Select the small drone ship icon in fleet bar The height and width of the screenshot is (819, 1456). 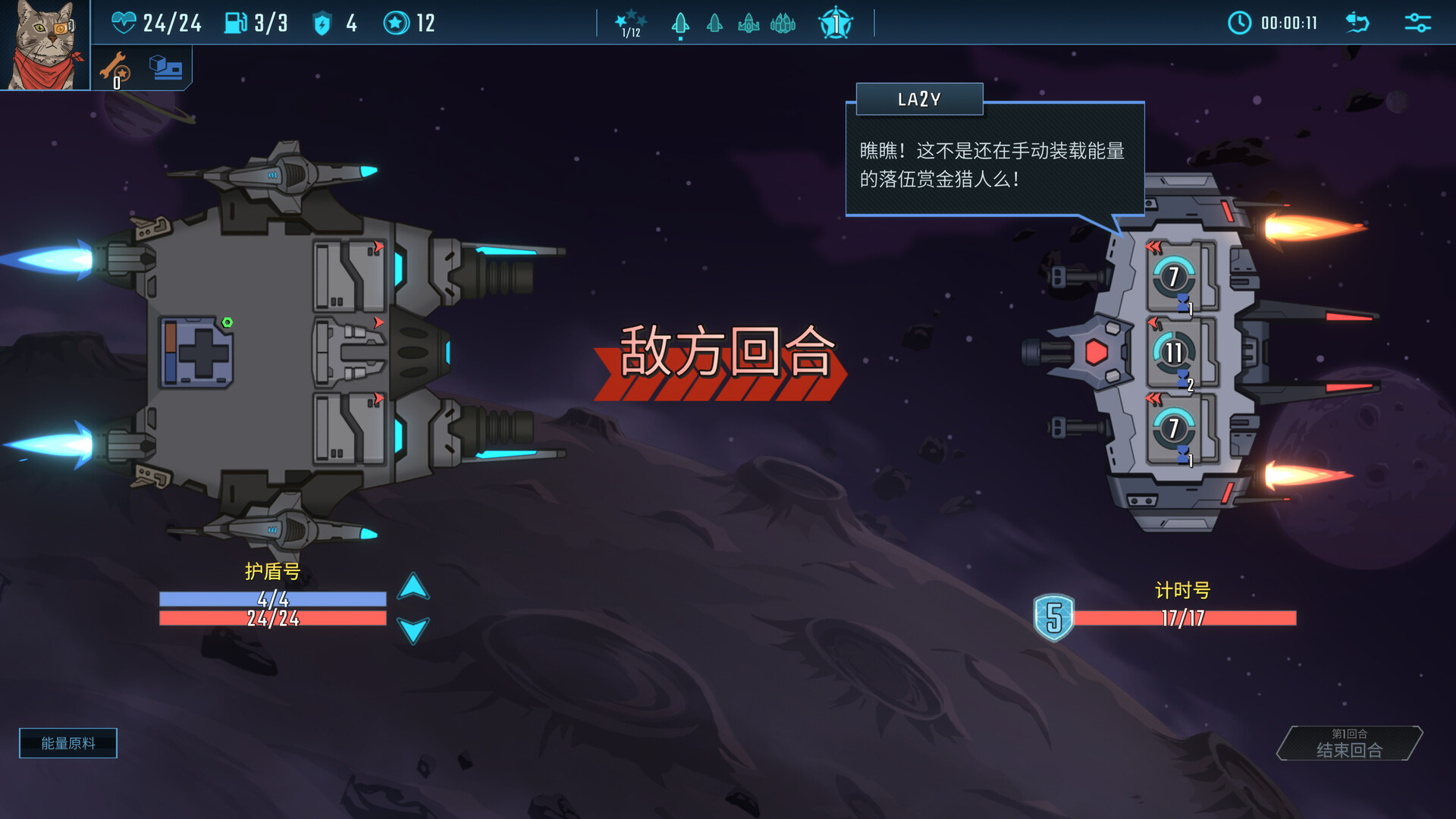[714, 24]
